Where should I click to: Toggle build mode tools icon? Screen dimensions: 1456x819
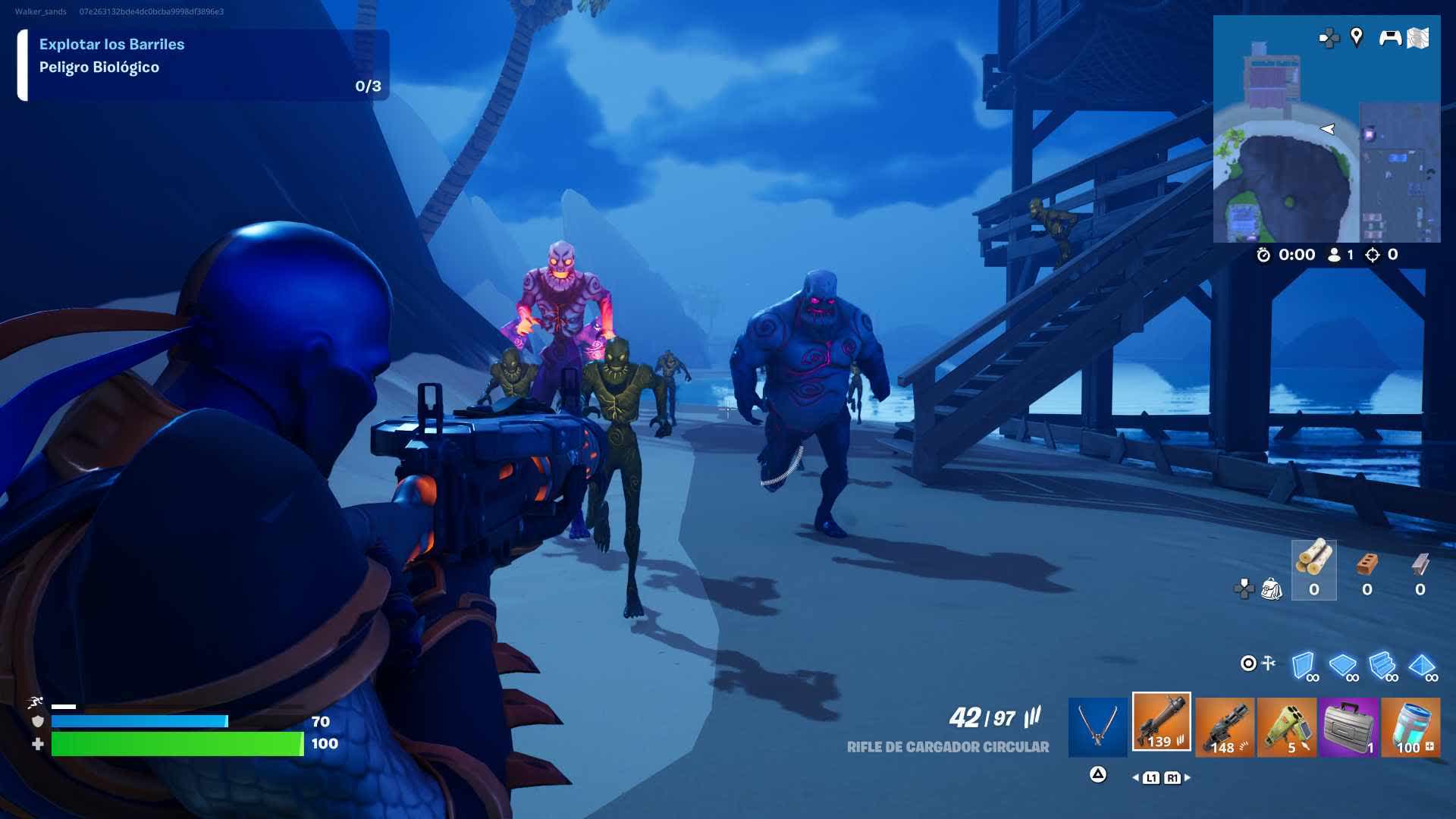1258,664
